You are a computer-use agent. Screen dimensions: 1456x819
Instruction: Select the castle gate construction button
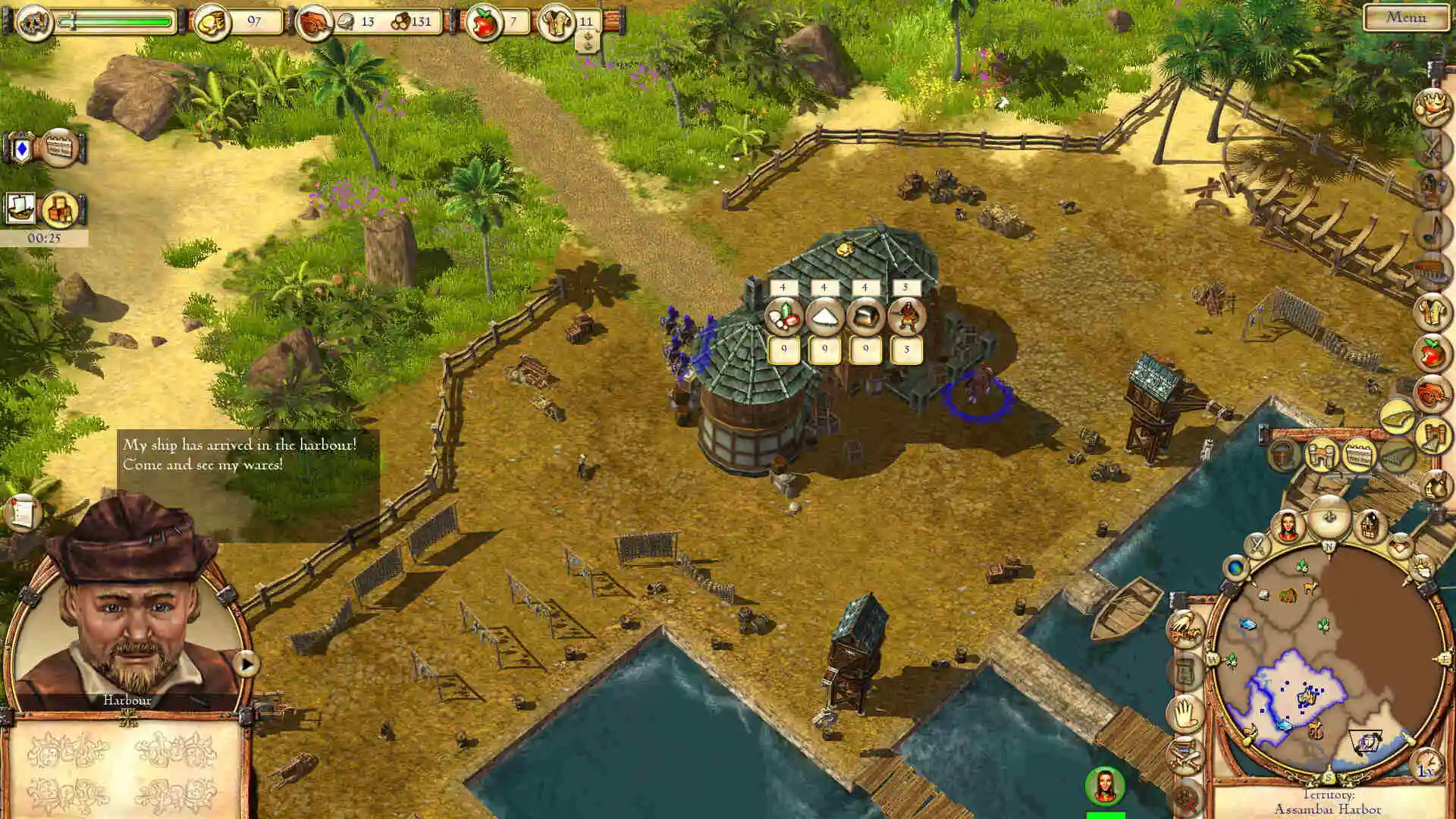click(x=1321, y=456)
